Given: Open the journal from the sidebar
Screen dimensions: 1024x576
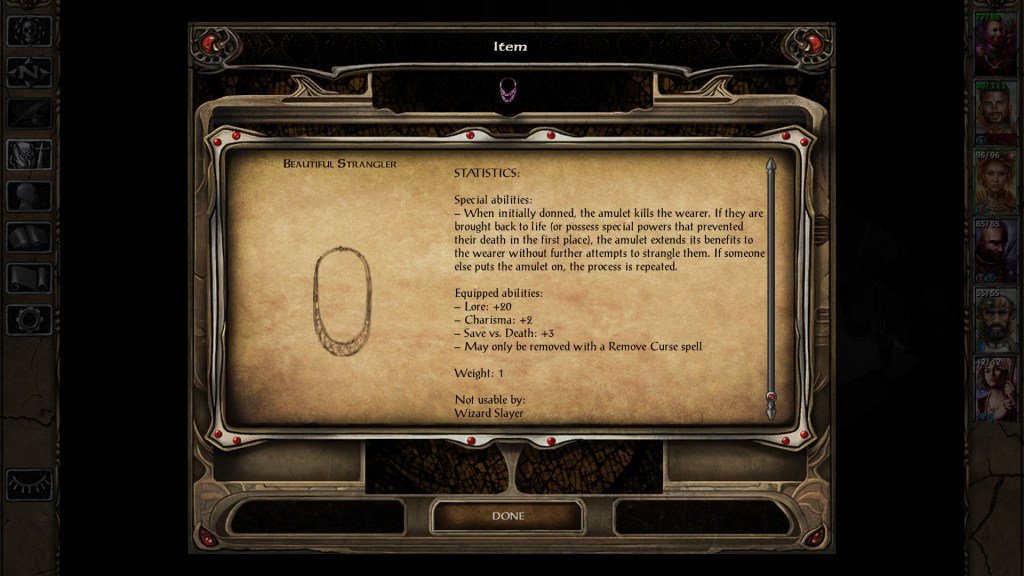Looking at the screenshot, I should (x=29, y=113).
